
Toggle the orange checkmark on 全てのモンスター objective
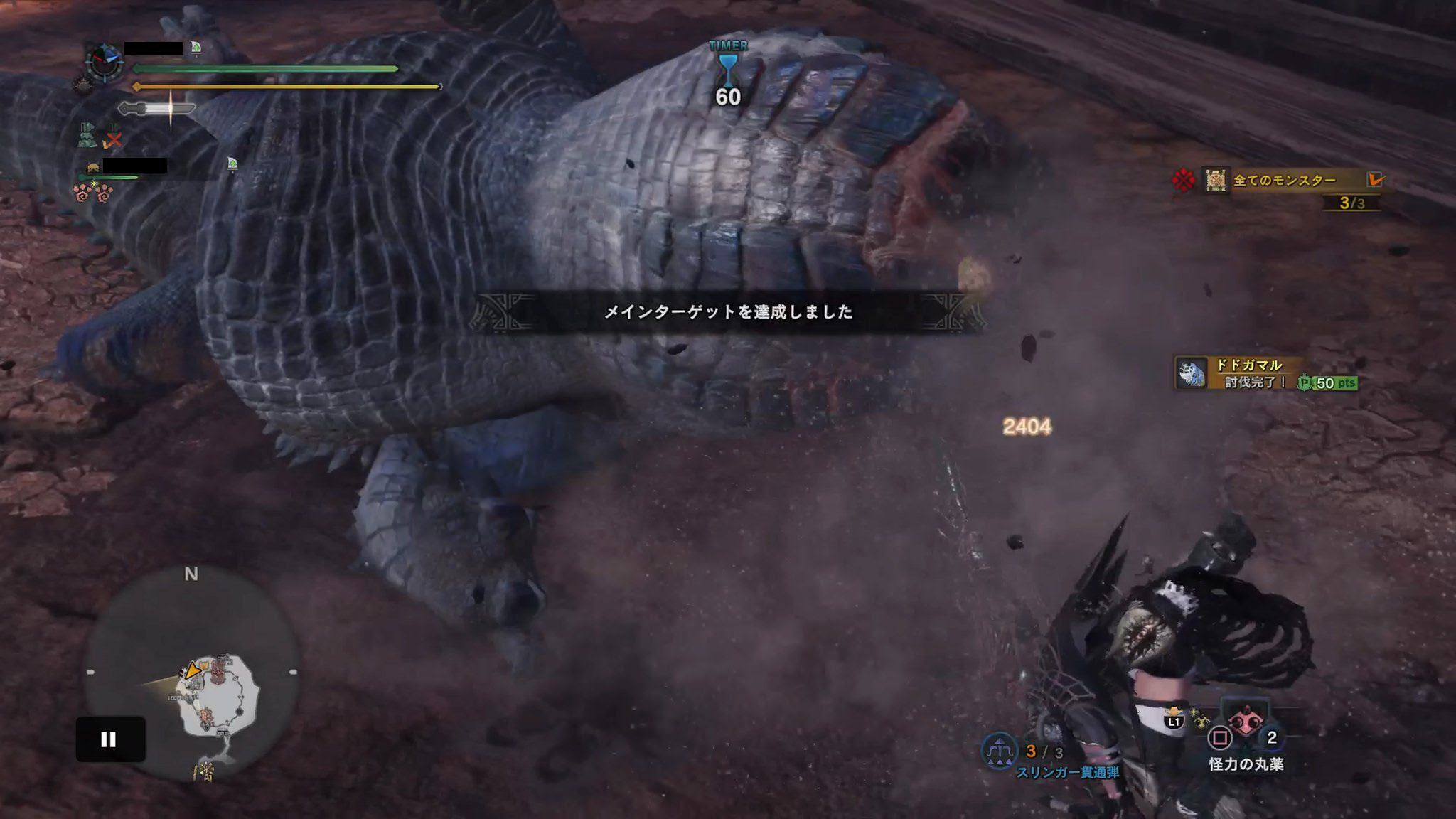pos(1376,180)
